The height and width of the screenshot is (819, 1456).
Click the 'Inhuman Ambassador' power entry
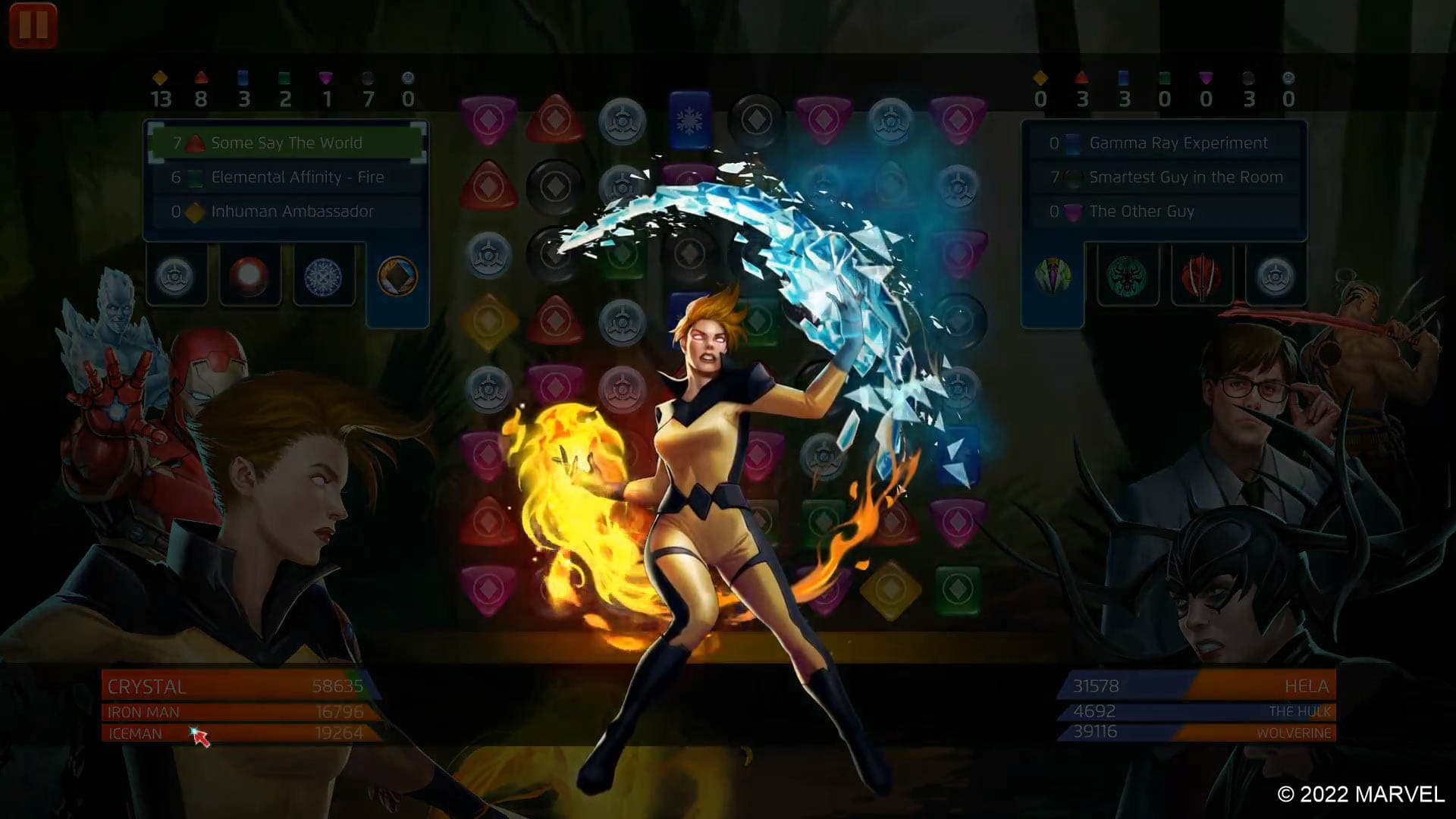pos(288,212)
